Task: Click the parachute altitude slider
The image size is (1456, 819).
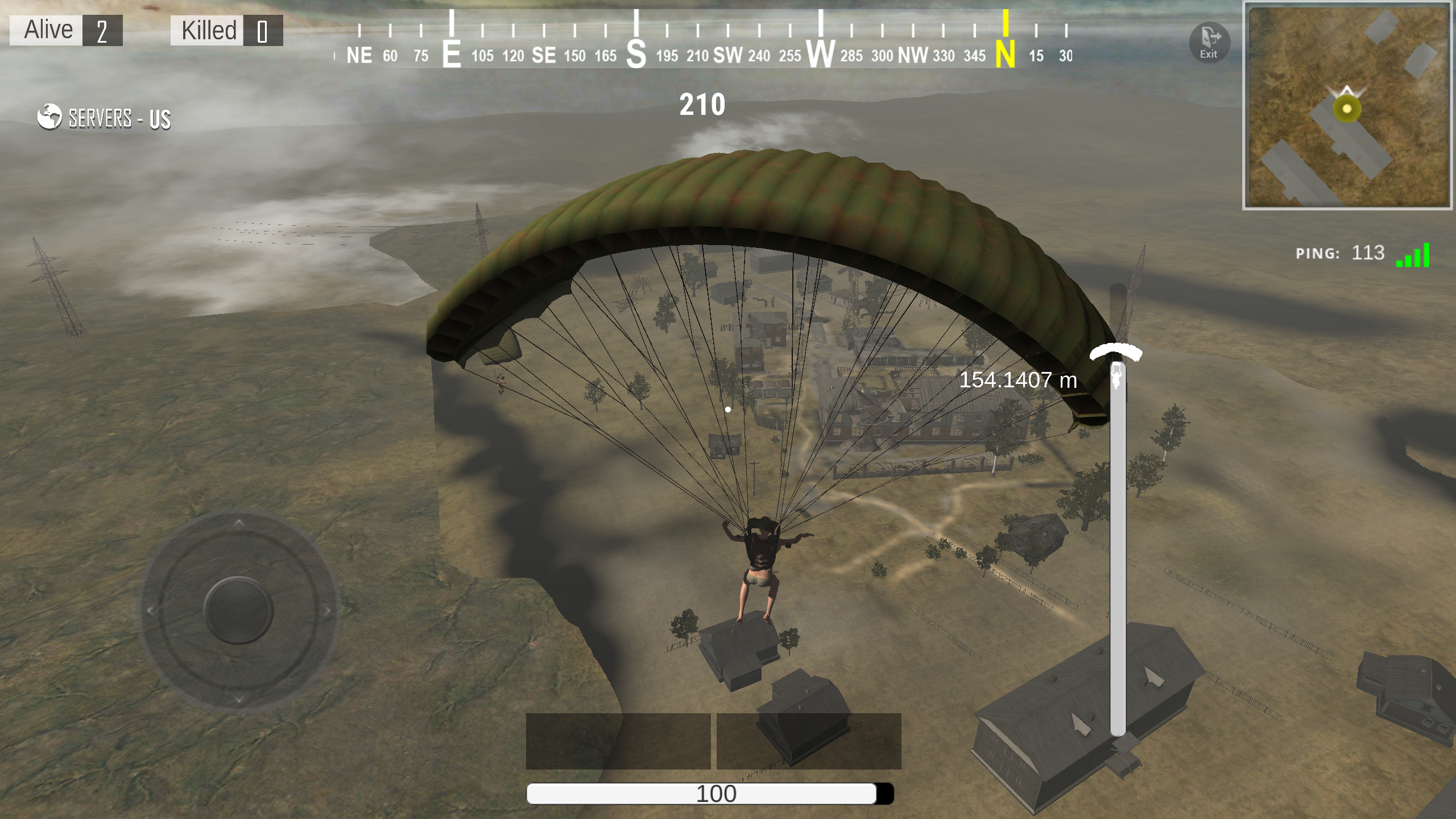Action: 1118,512
